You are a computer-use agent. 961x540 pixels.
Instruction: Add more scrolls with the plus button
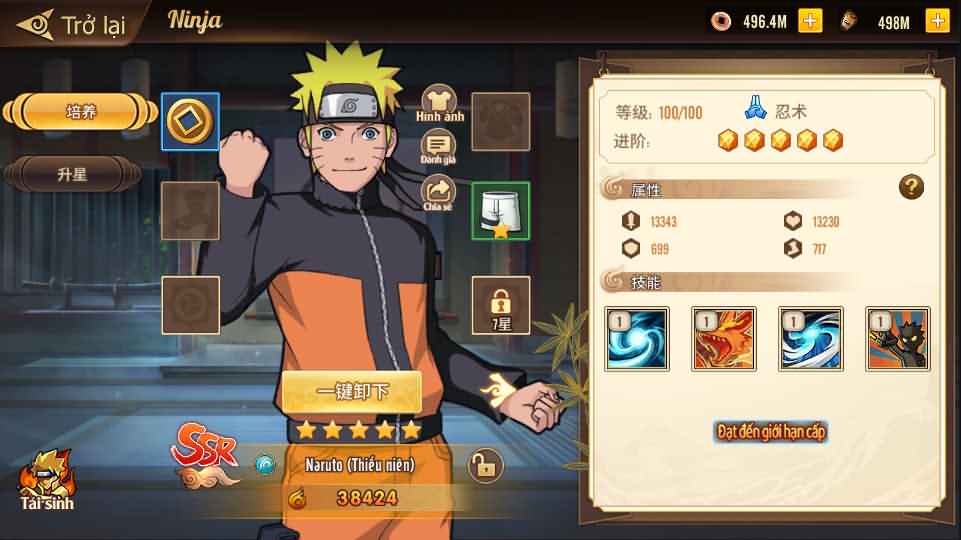pyautogui.click(x=937, y=21)
